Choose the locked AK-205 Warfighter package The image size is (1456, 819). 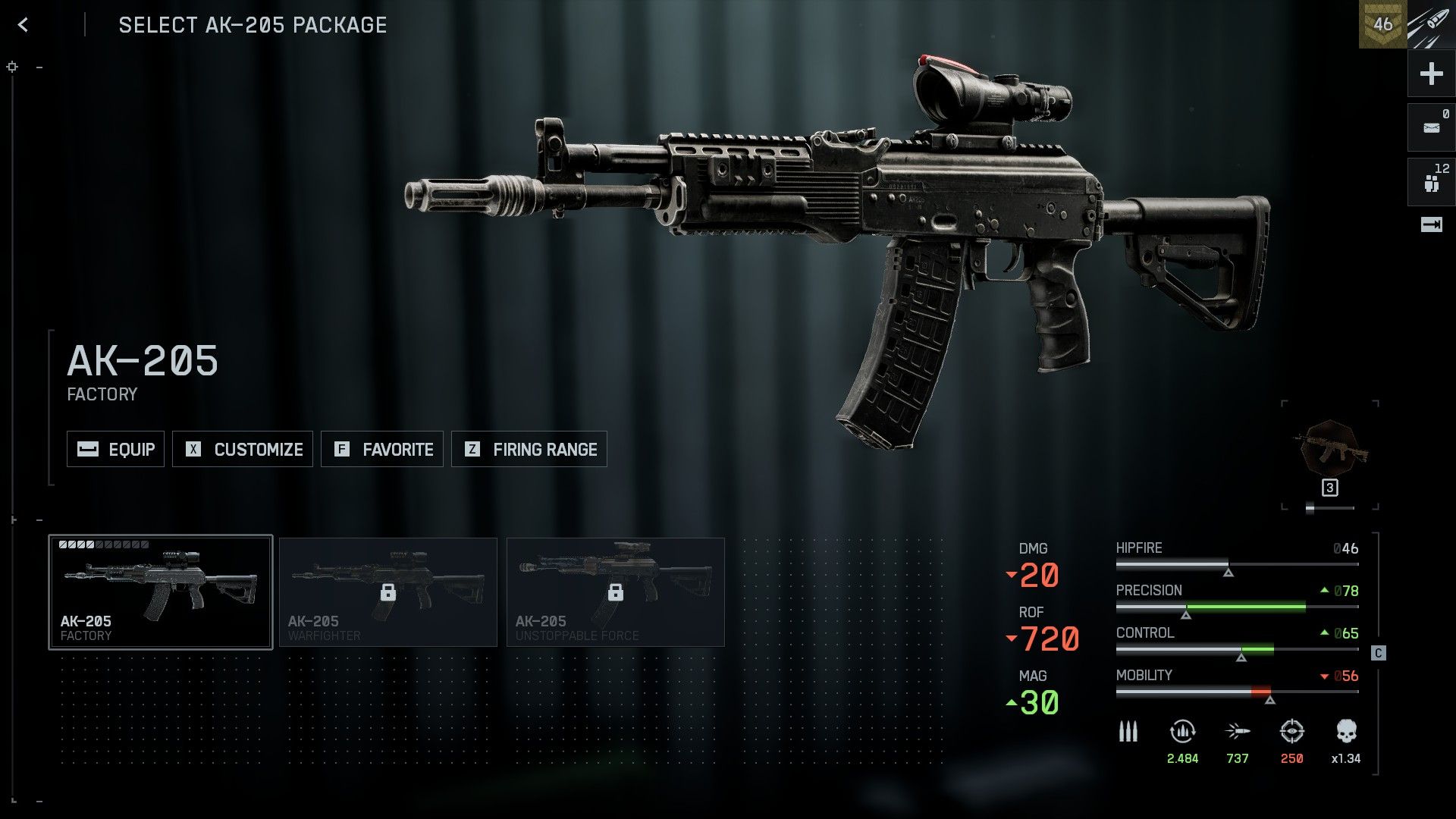tap(388, 592)
